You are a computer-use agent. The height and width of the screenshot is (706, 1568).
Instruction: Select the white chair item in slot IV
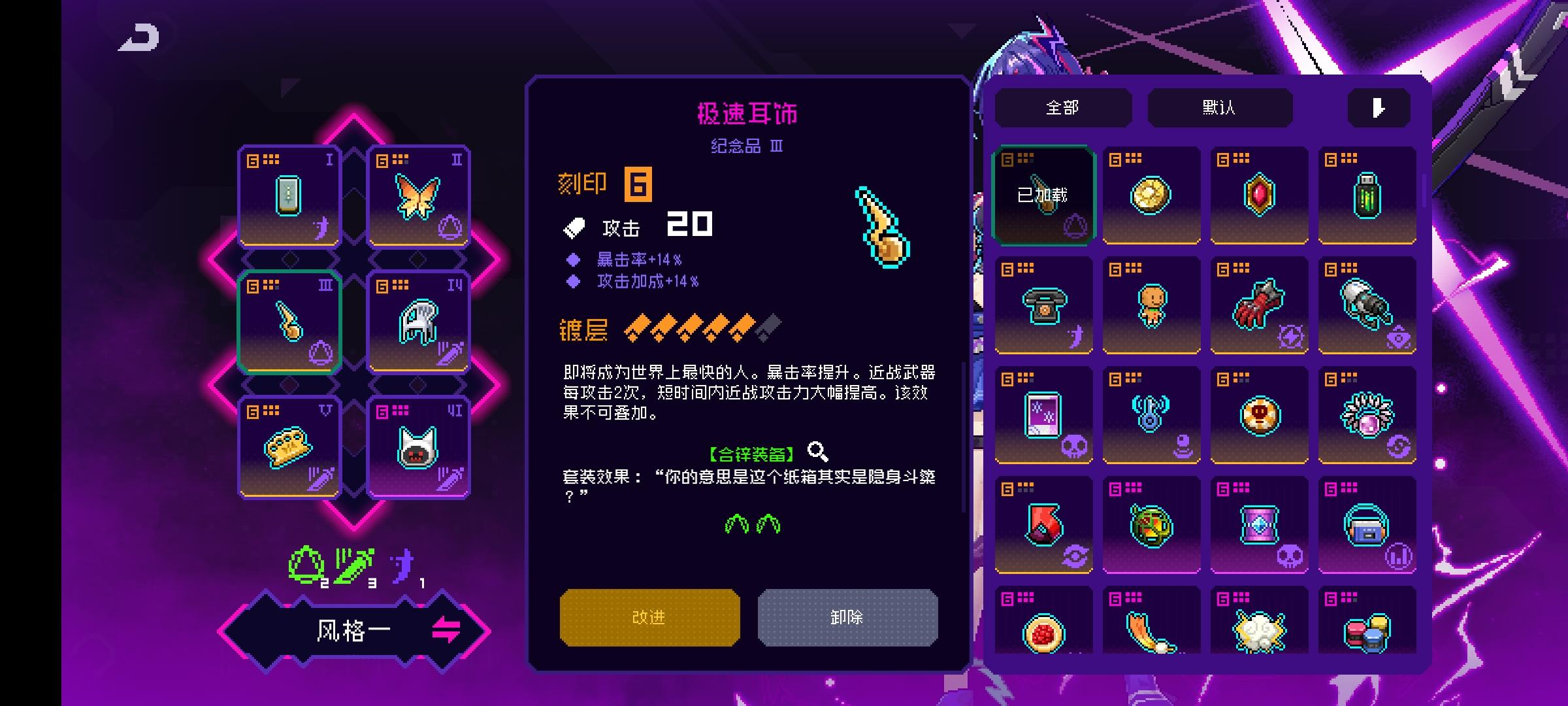coord(419,320)
